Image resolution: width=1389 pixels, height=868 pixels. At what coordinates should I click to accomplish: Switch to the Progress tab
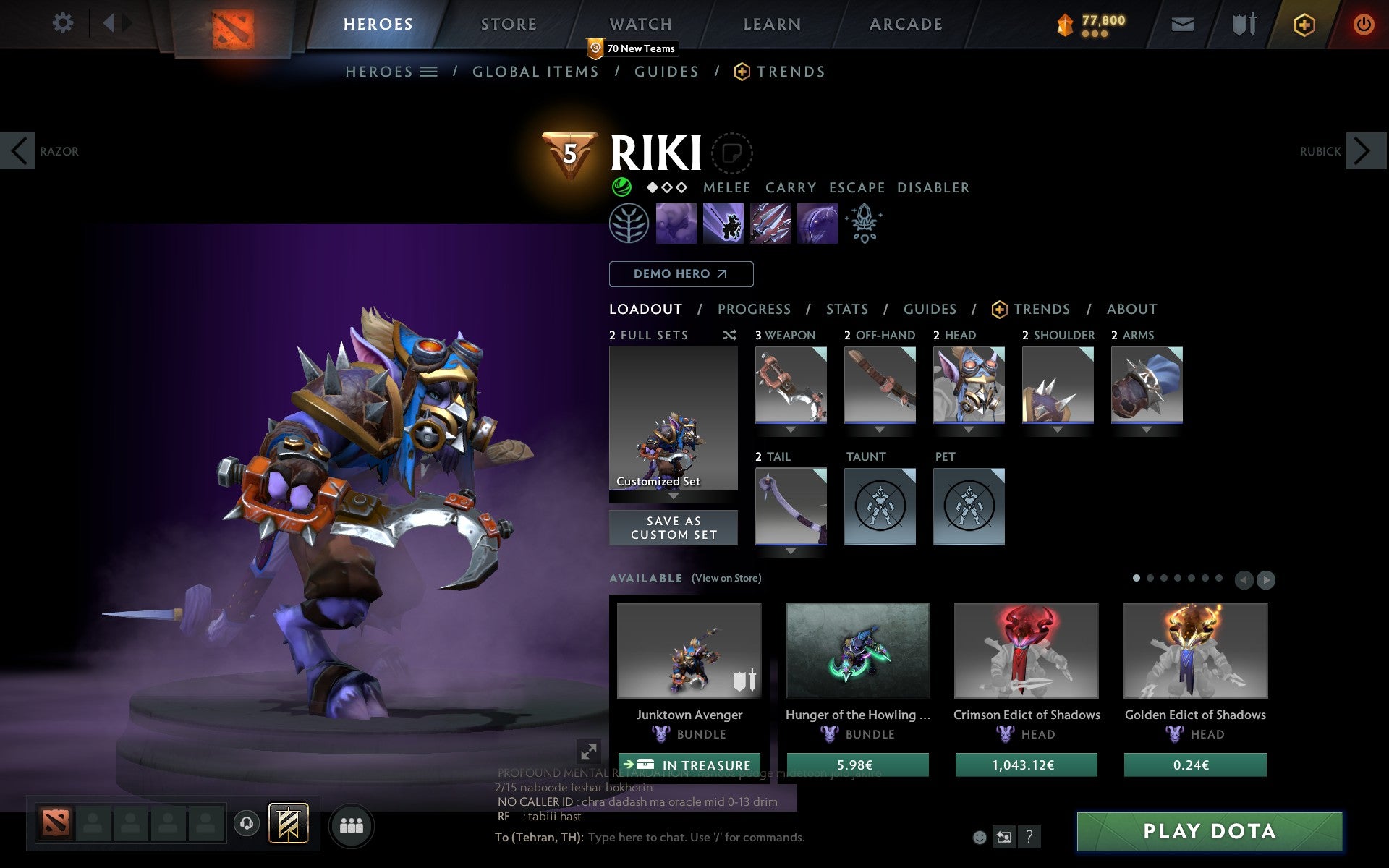click(754, 309)
